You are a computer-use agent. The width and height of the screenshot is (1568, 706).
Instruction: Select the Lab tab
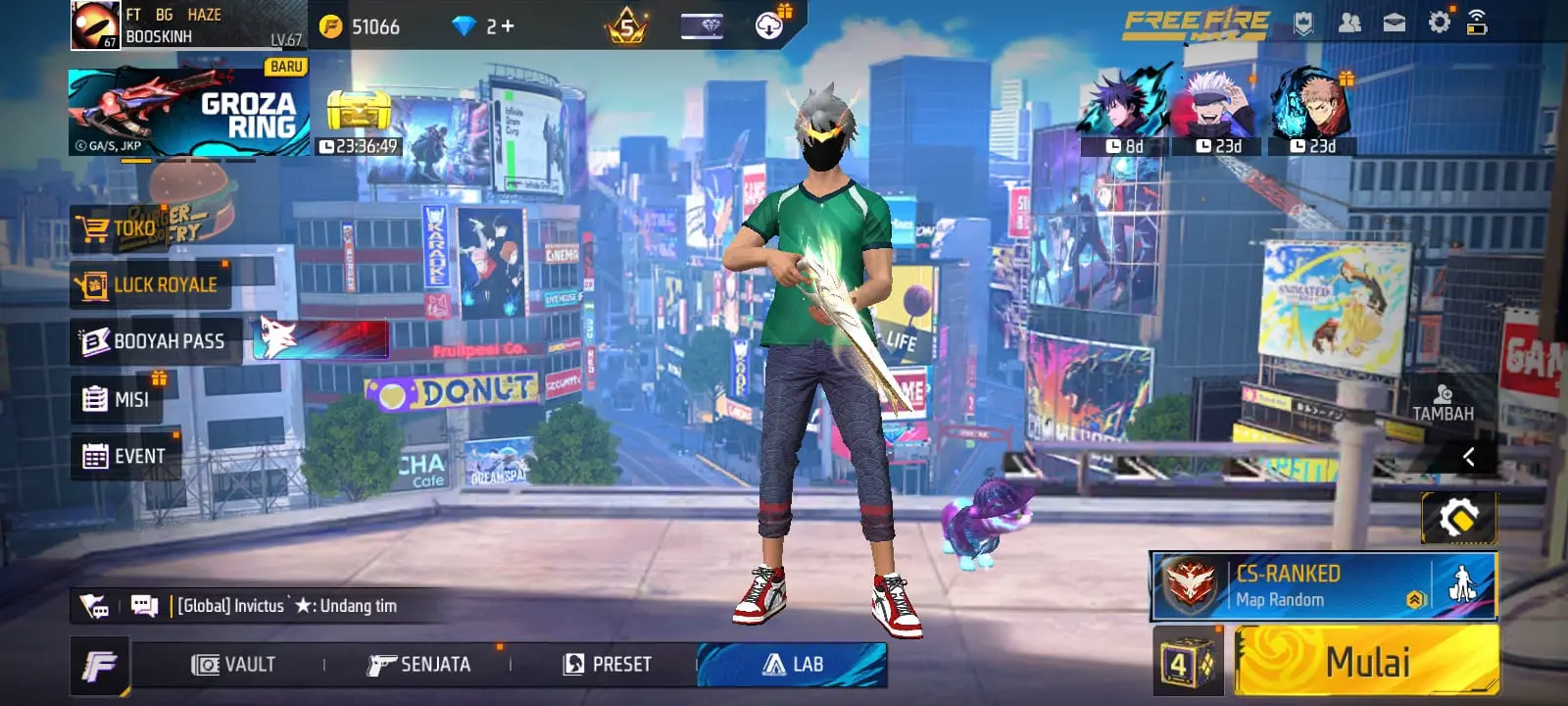coord(793,665)
